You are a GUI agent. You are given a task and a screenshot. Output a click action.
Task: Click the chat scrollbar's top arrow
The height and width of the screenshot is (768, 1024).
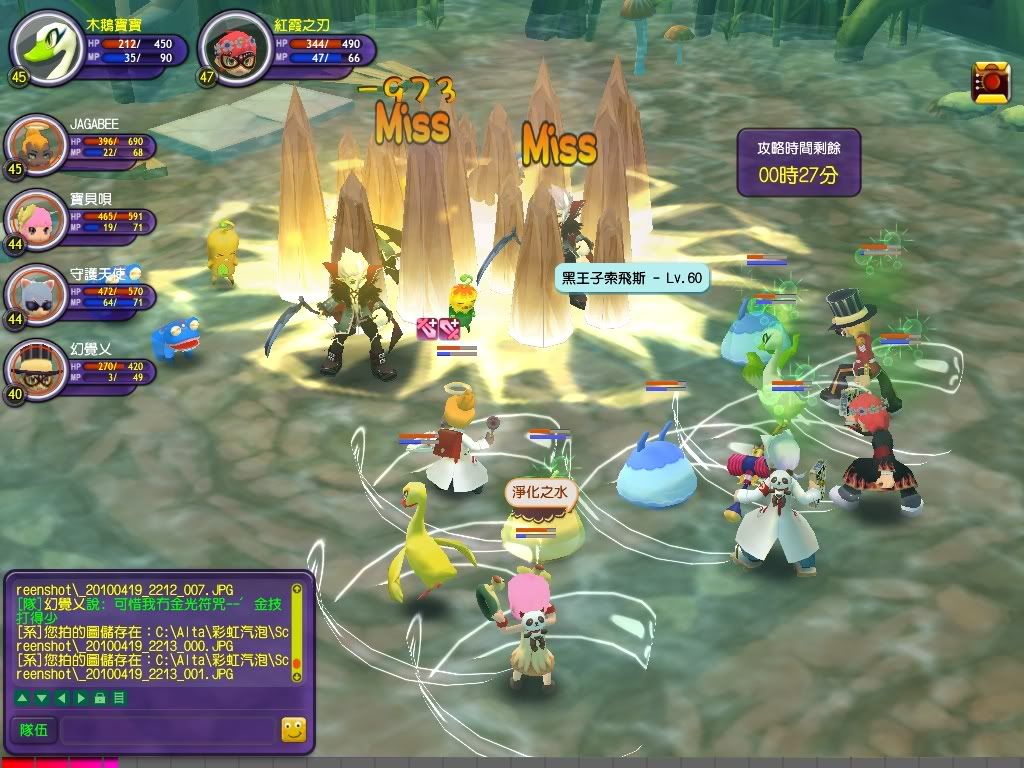296,588
